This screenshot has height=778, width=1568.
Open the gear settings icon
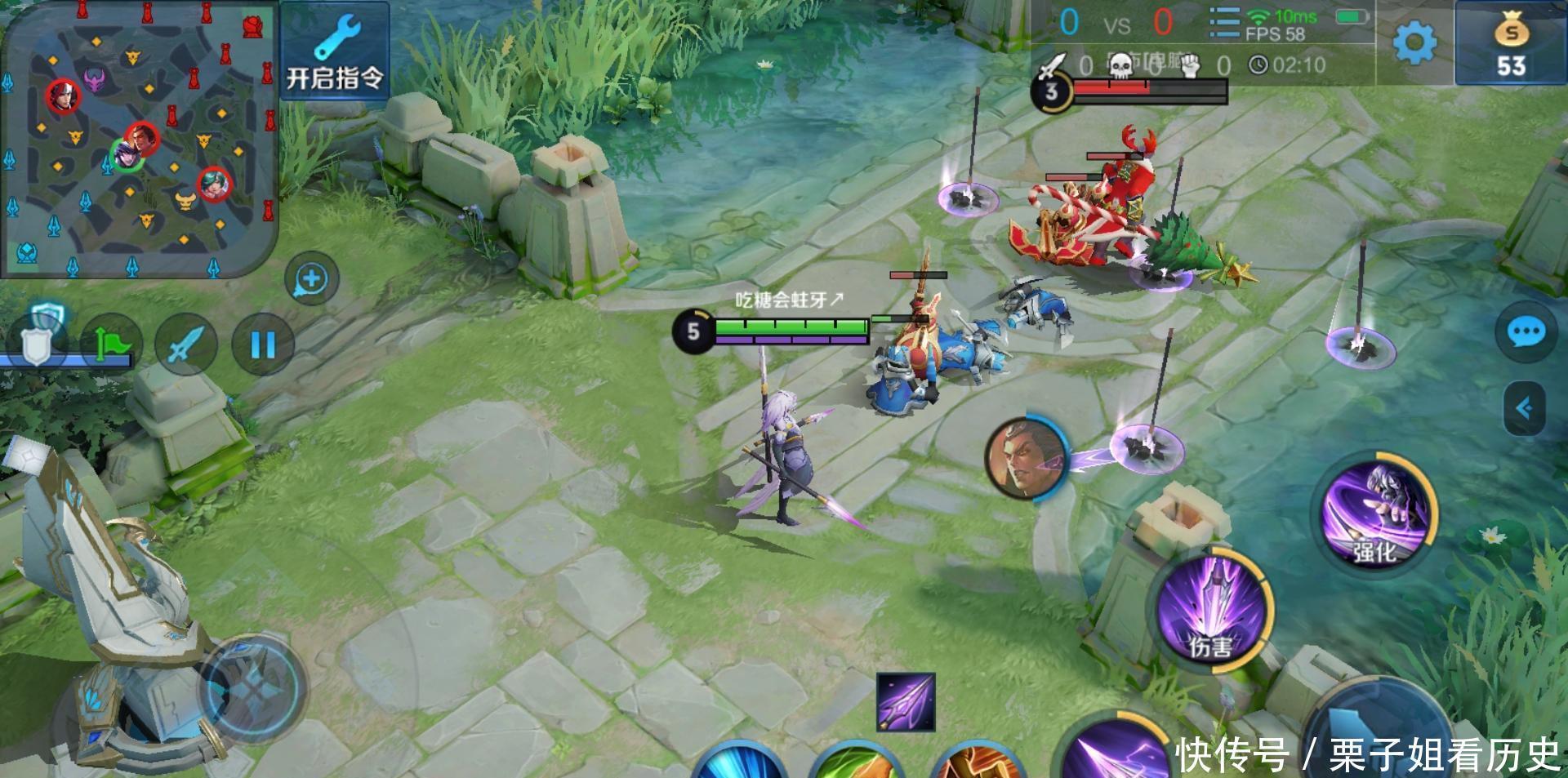pyautogui.click(x=1414, y=42)
